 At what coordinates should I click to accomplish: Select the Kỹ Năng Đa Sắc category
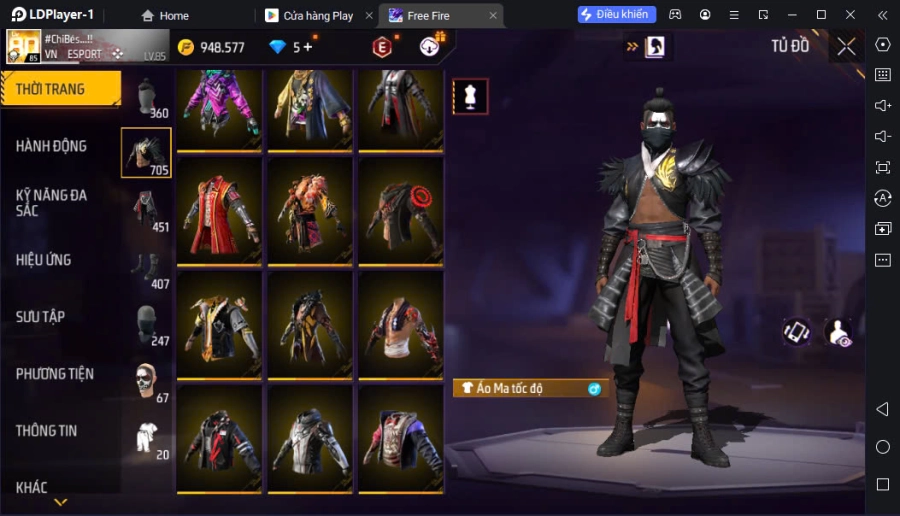(52, 202)
